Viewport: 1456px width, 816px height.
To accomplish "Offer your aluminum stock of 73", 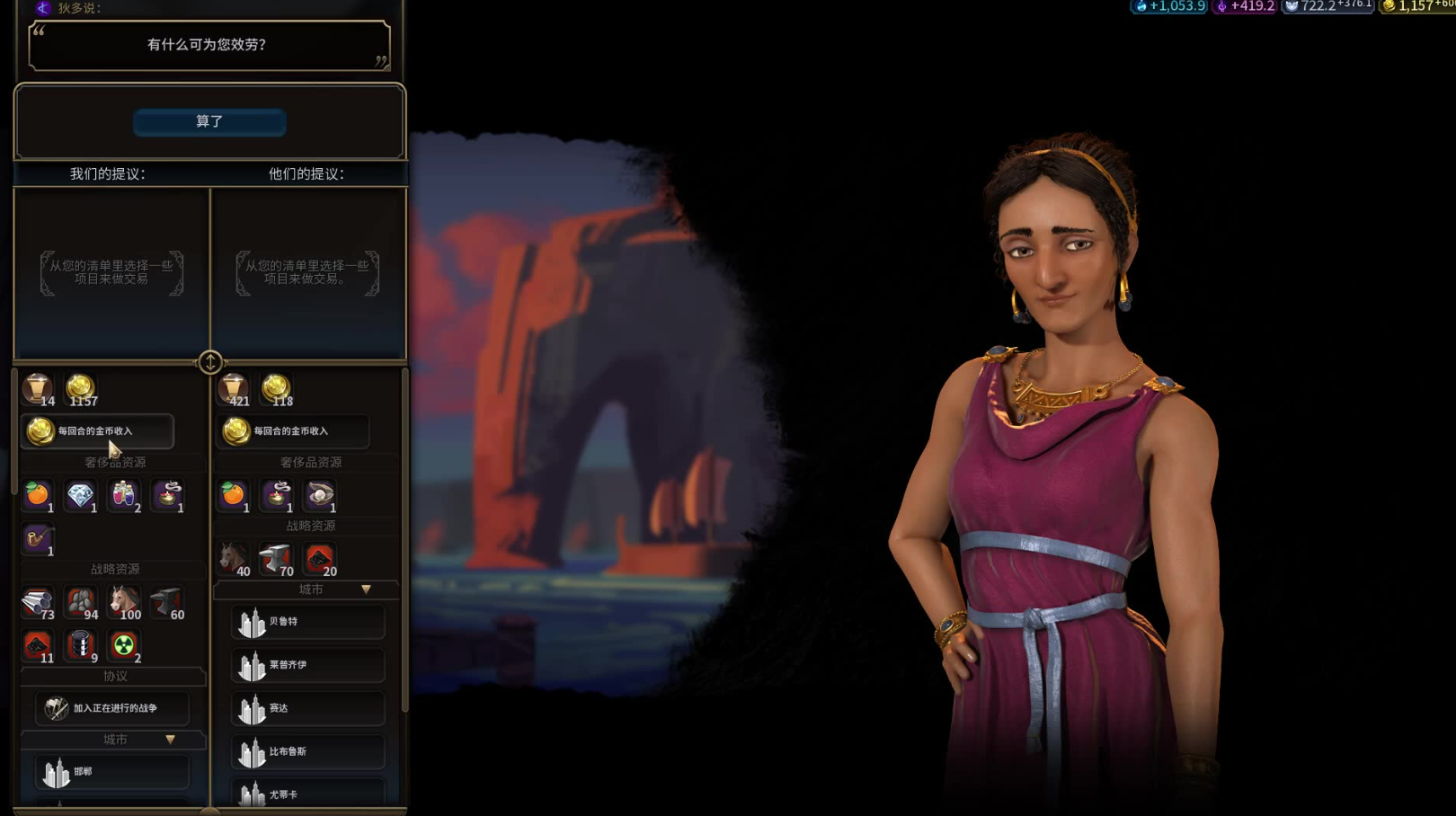I will coord(38,603).
